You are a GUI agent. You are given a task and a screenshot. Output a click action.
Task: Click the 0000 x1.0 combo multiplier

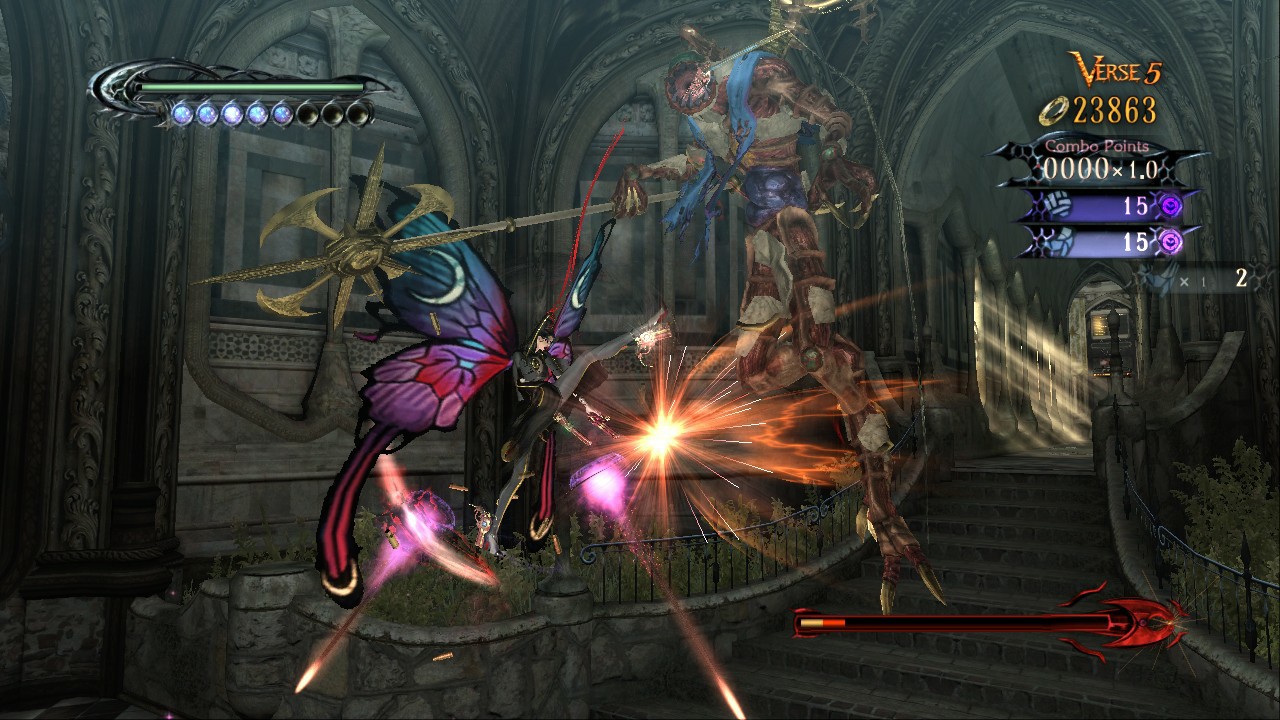click(x=1100, y=168)
